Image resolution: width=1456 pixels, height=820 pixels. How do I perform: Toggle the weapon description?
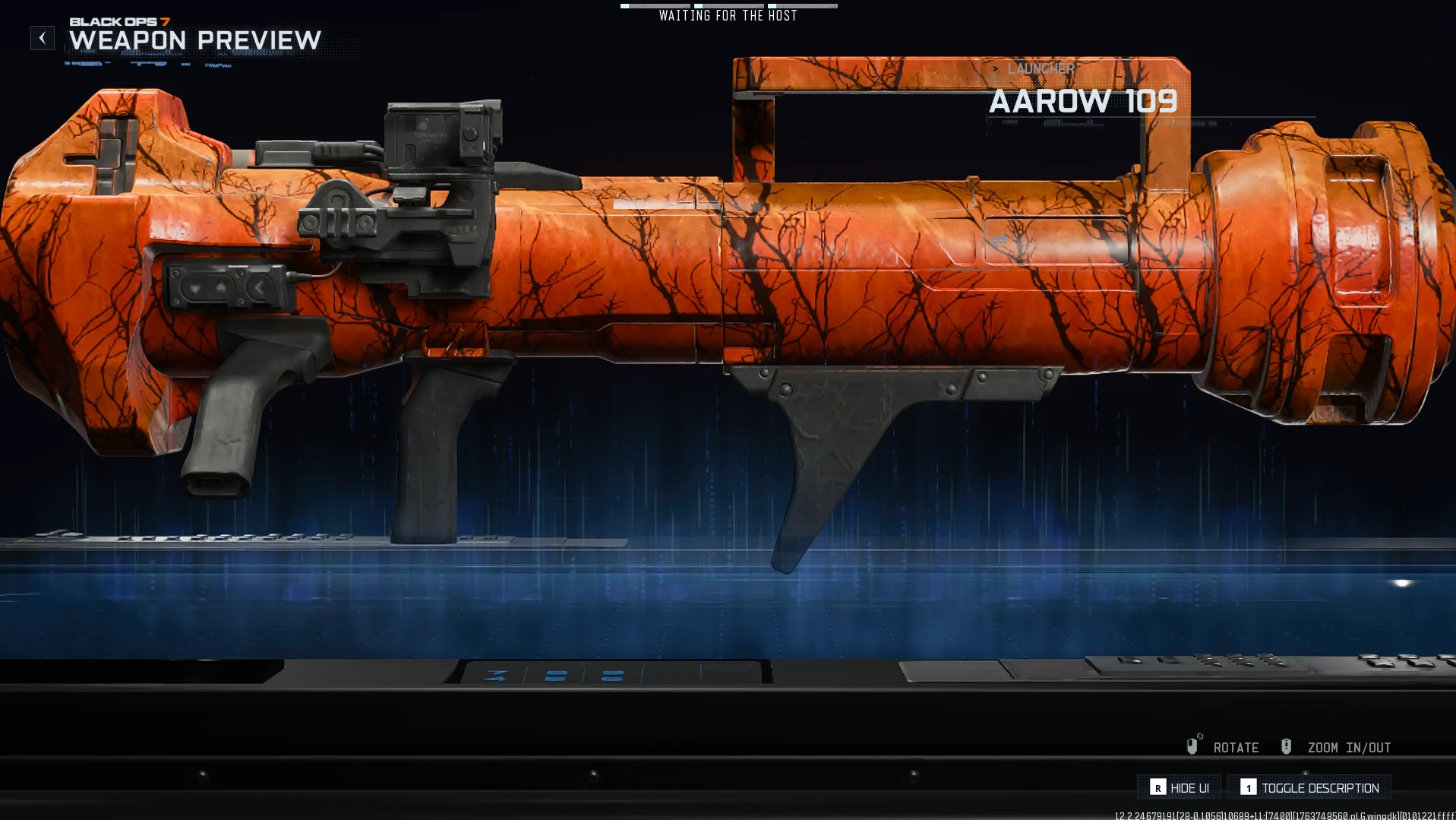[1309, 787]
